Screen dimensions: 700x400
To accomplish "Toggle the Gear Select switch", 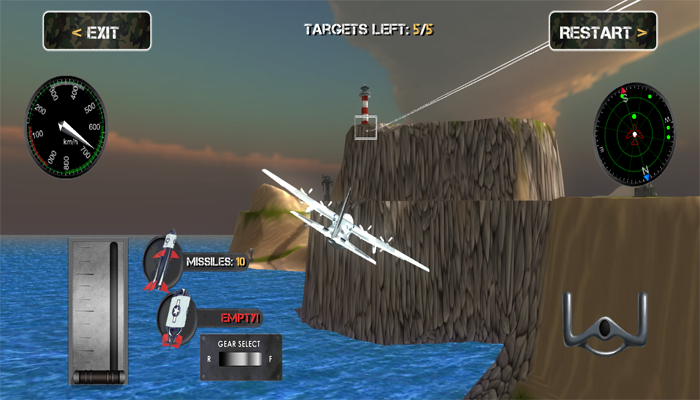I will (x=240, y=359).
